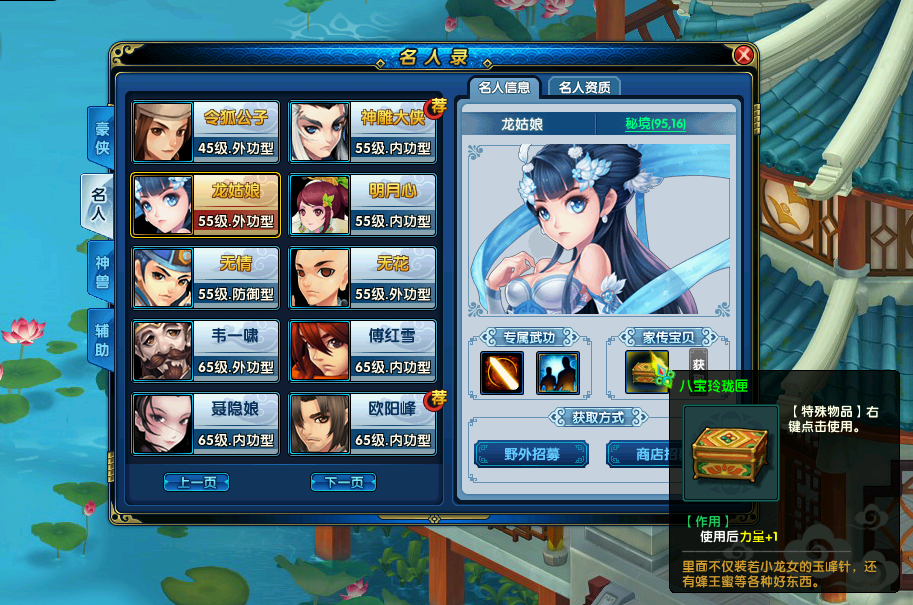913x605 pixels.
Task: Select hero 令狐公子 from the list
Action: [x=205, y=132]
